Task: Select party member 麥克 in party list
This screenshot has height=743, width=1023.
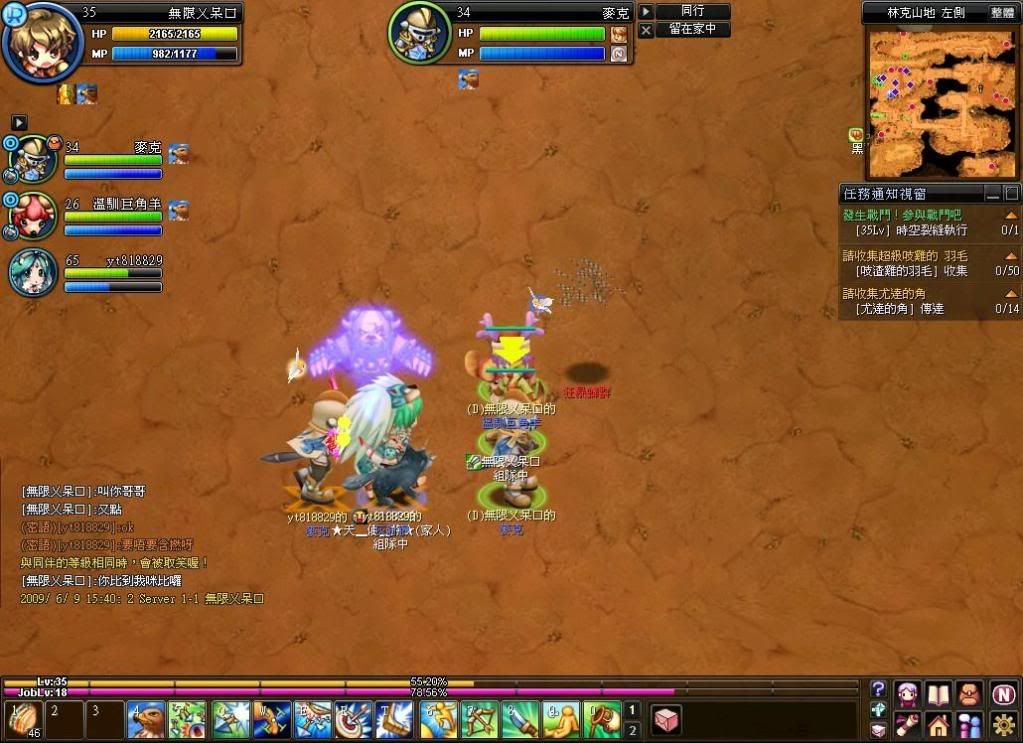Action: 36,158
